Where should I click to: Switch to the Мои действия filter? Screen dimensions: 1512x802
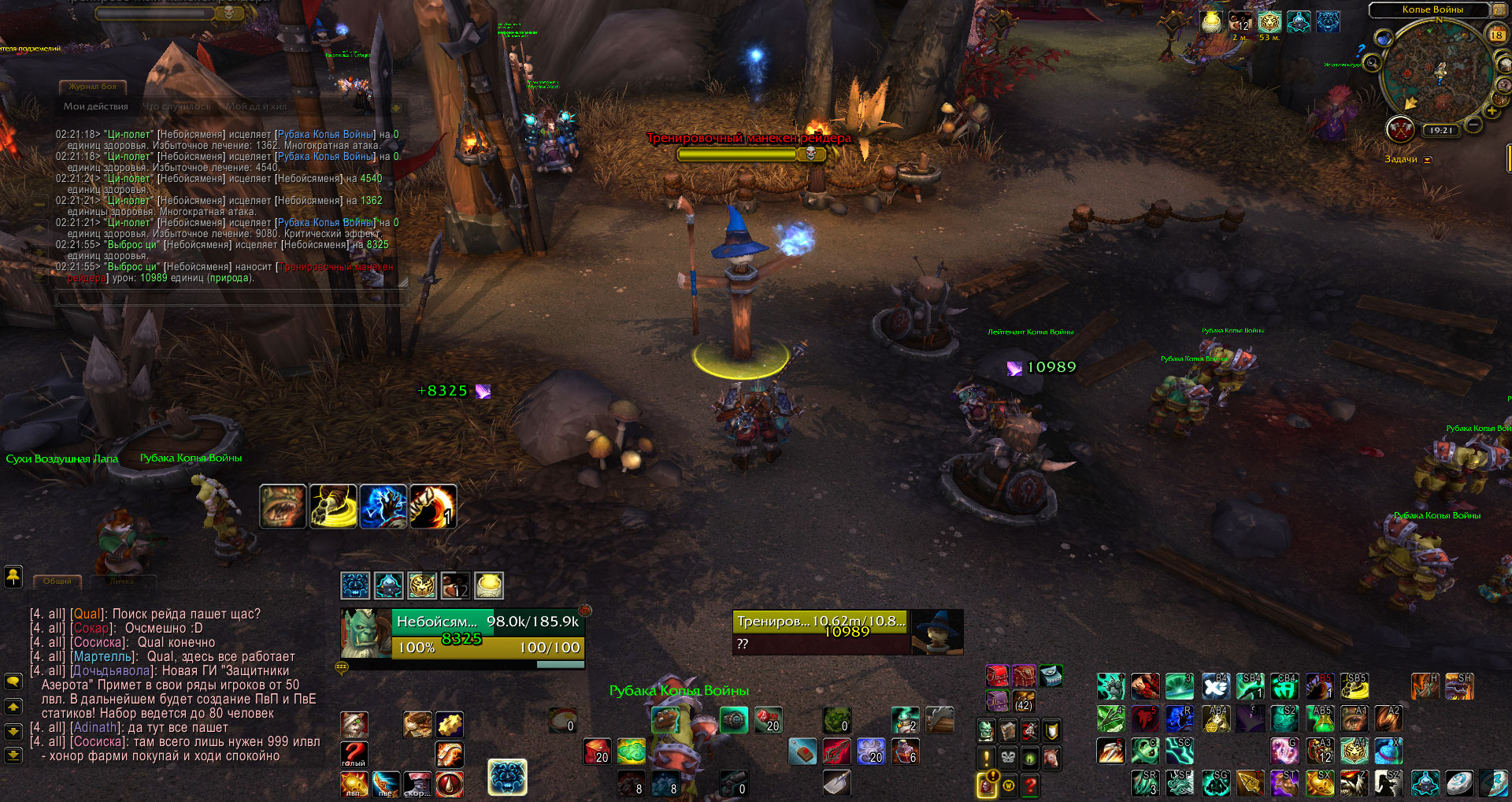click(95, 106)
